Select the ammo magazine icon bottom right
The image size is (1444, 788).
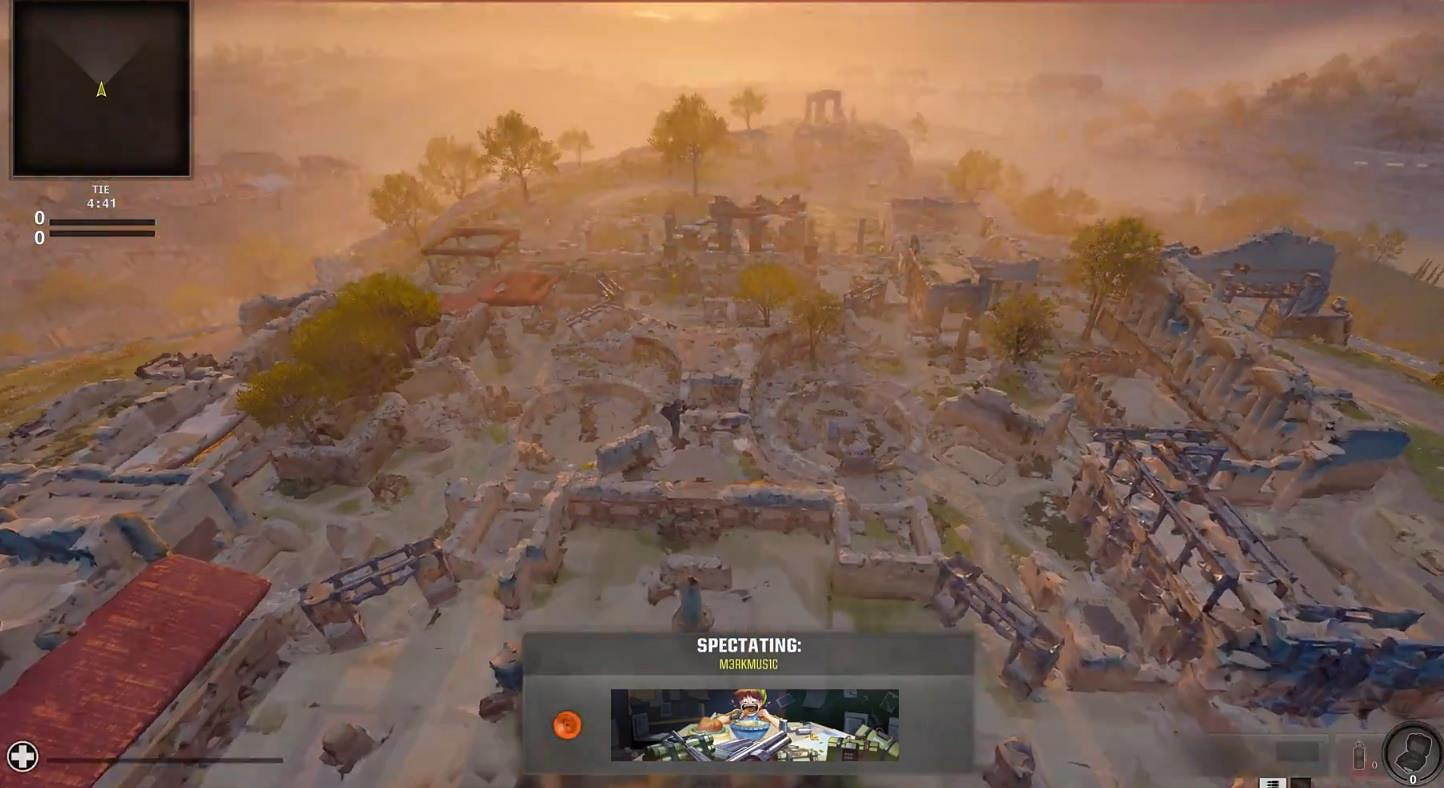tap(1273, 780)
